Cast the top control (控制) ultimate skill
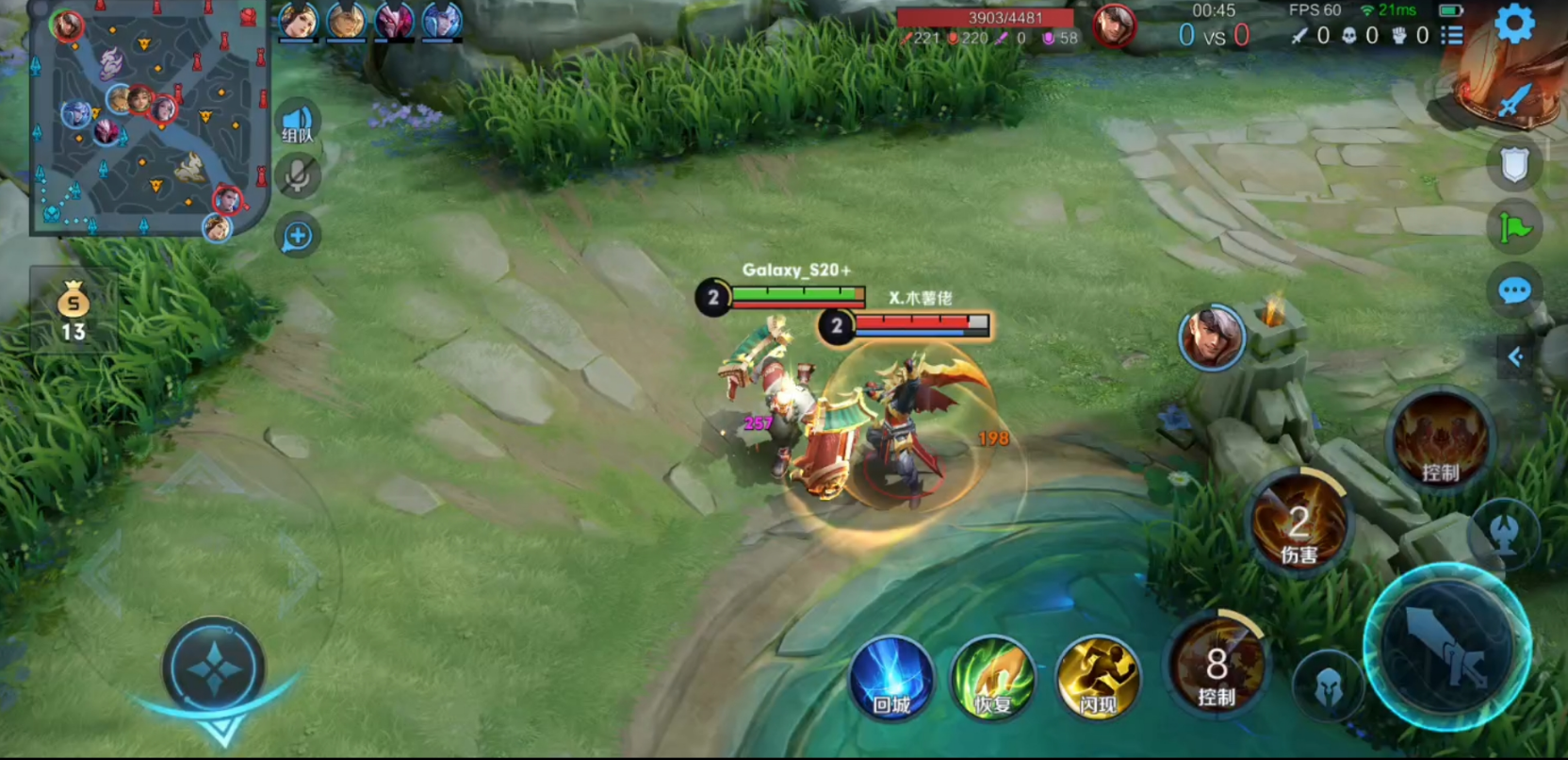The width and height of the screenshot is (1568, 760). 1440,440
